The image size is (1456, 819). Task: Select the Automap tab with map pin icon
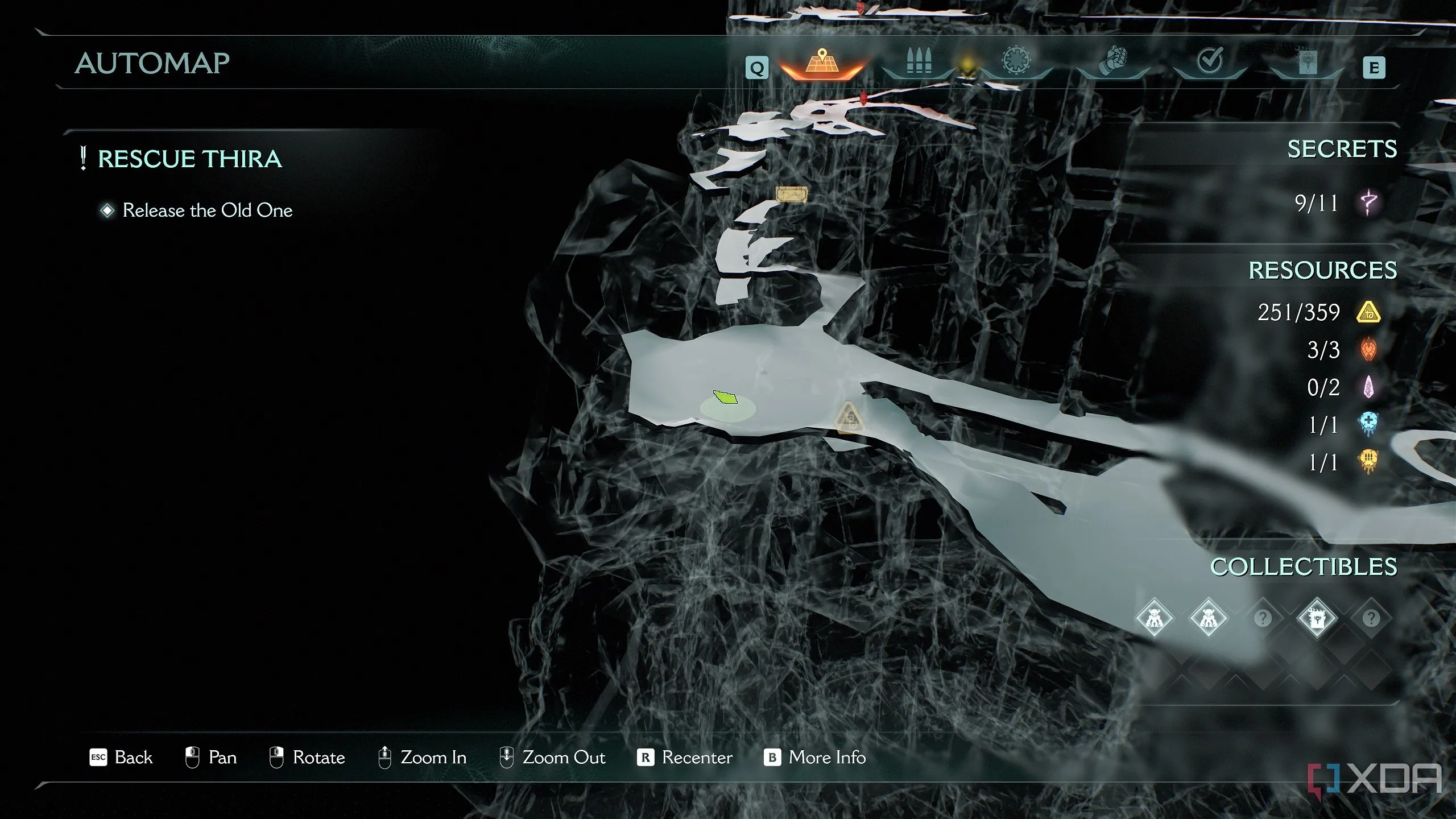[x=822, y=63]
